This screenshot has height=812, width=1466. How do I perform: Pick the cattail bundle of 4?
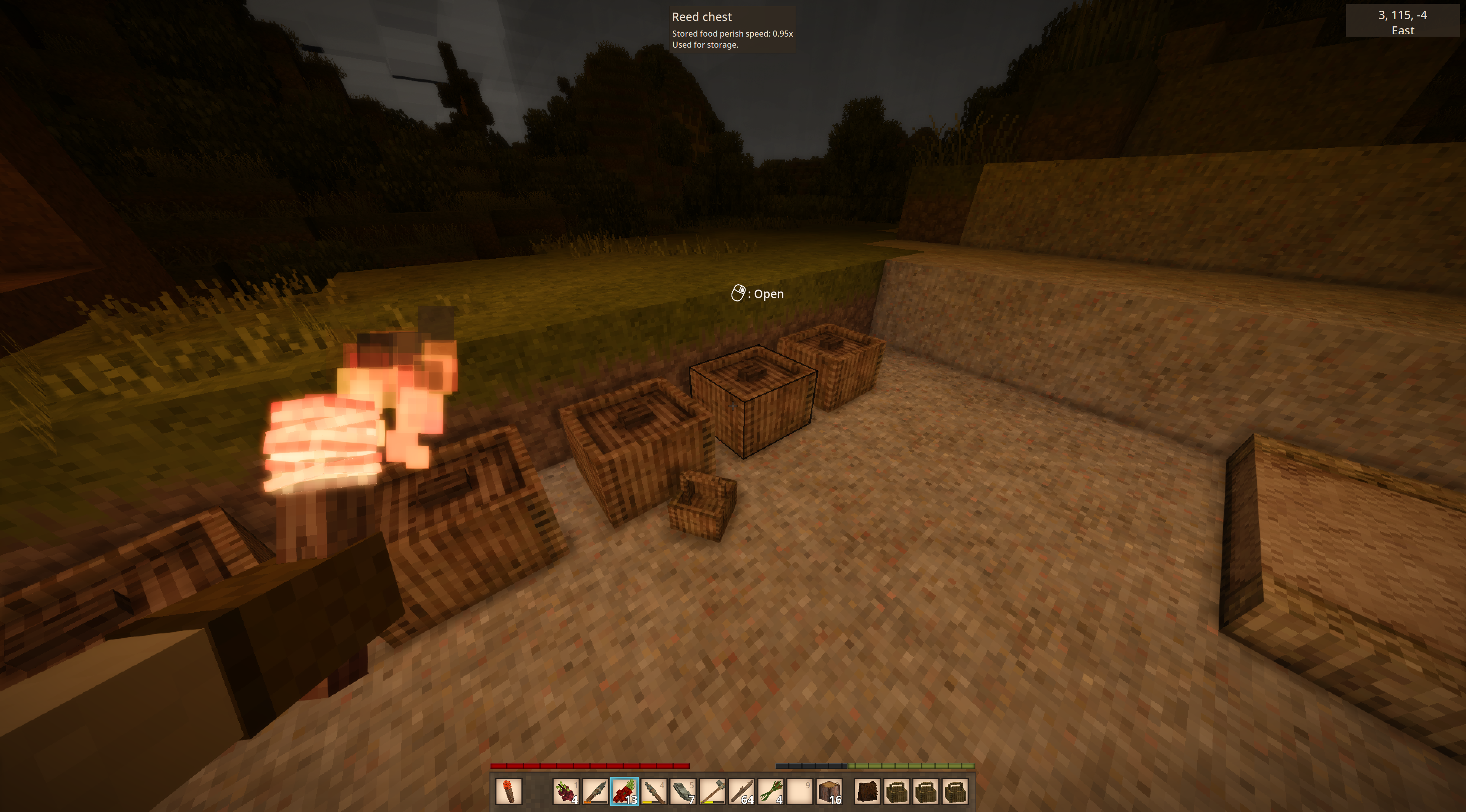771,791
